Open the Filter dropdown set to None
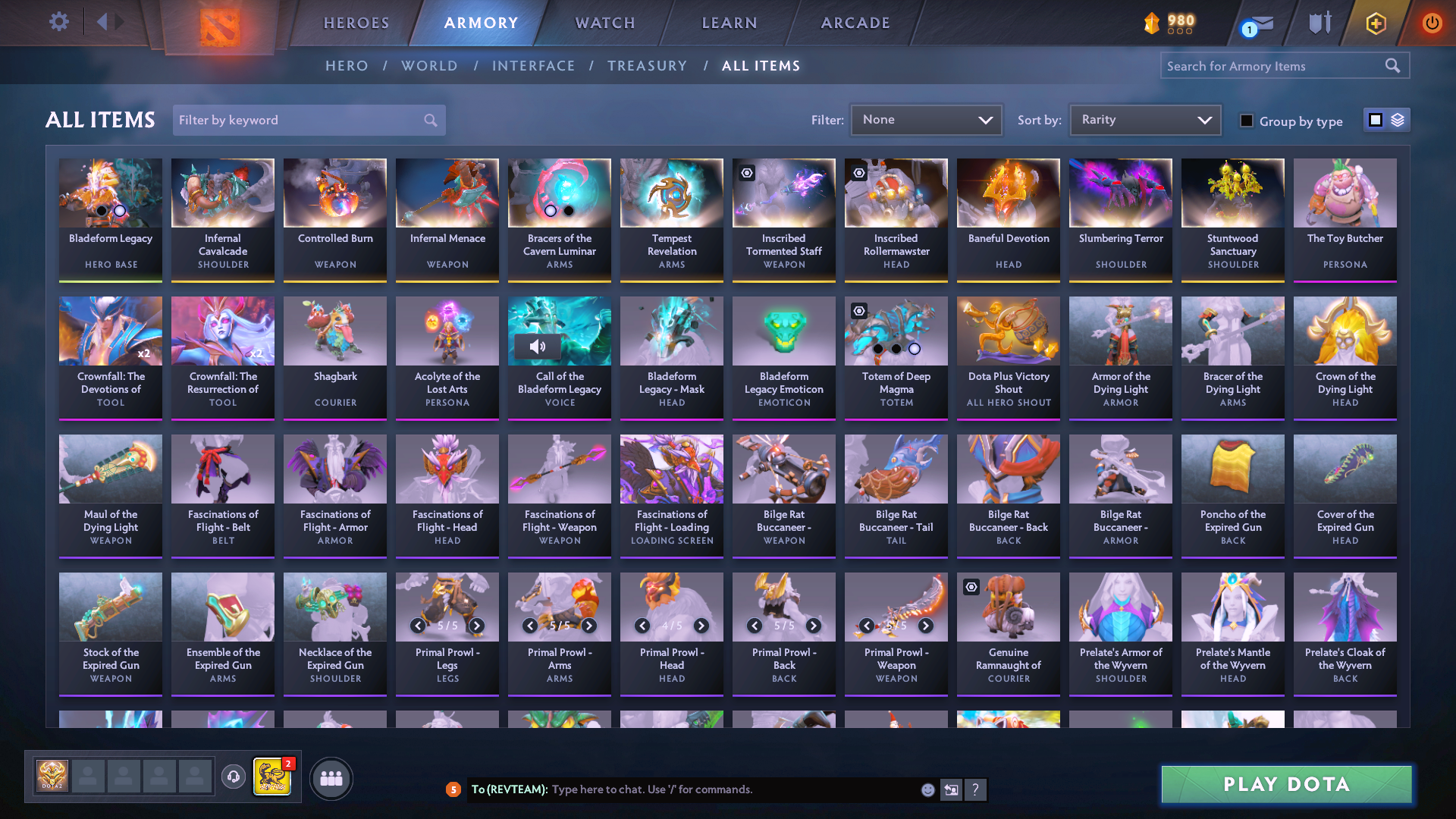 click(926, 119)
